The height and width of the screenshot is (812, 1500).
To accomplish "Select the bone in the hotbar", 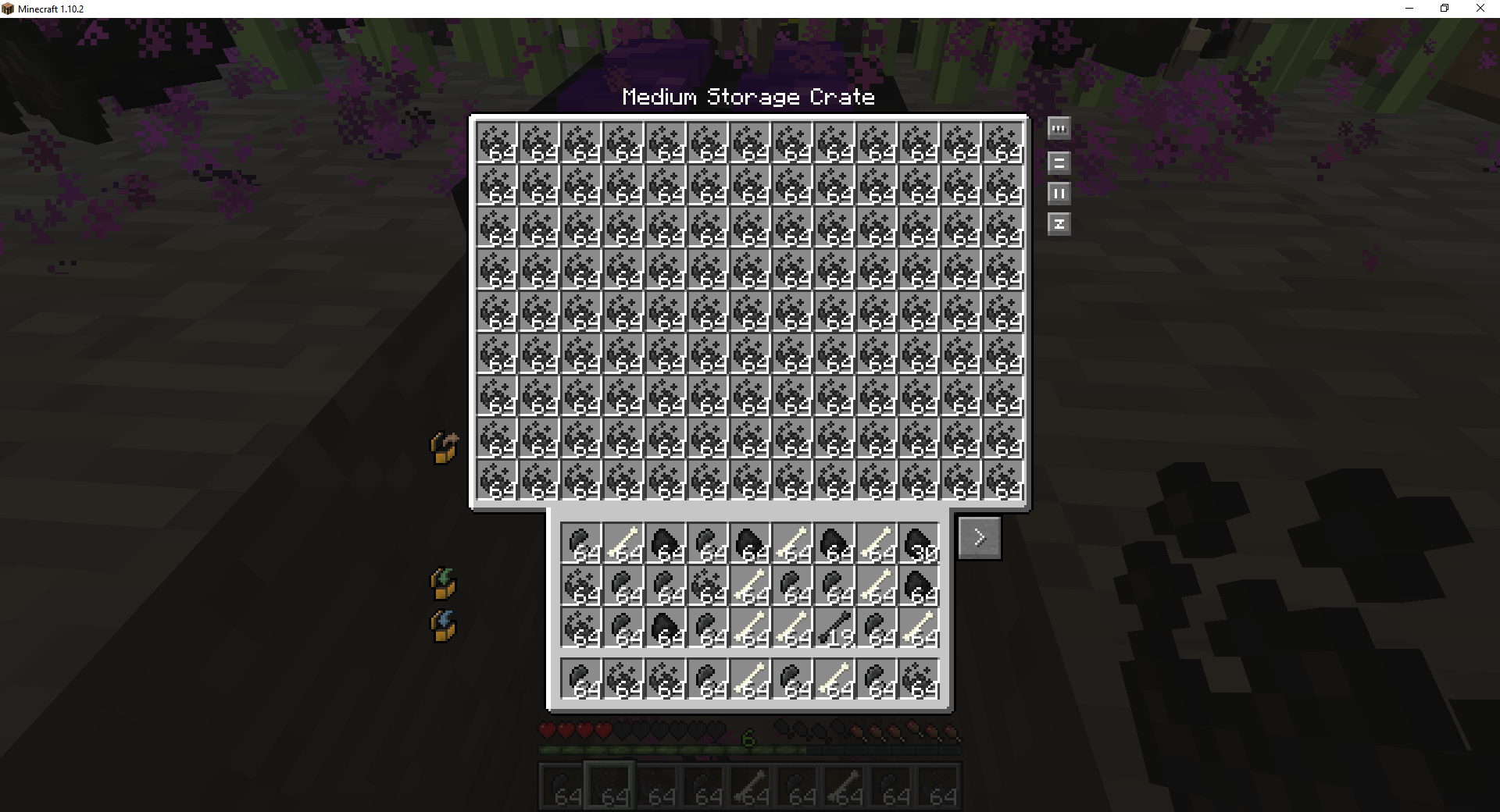I will click(751, 786).
